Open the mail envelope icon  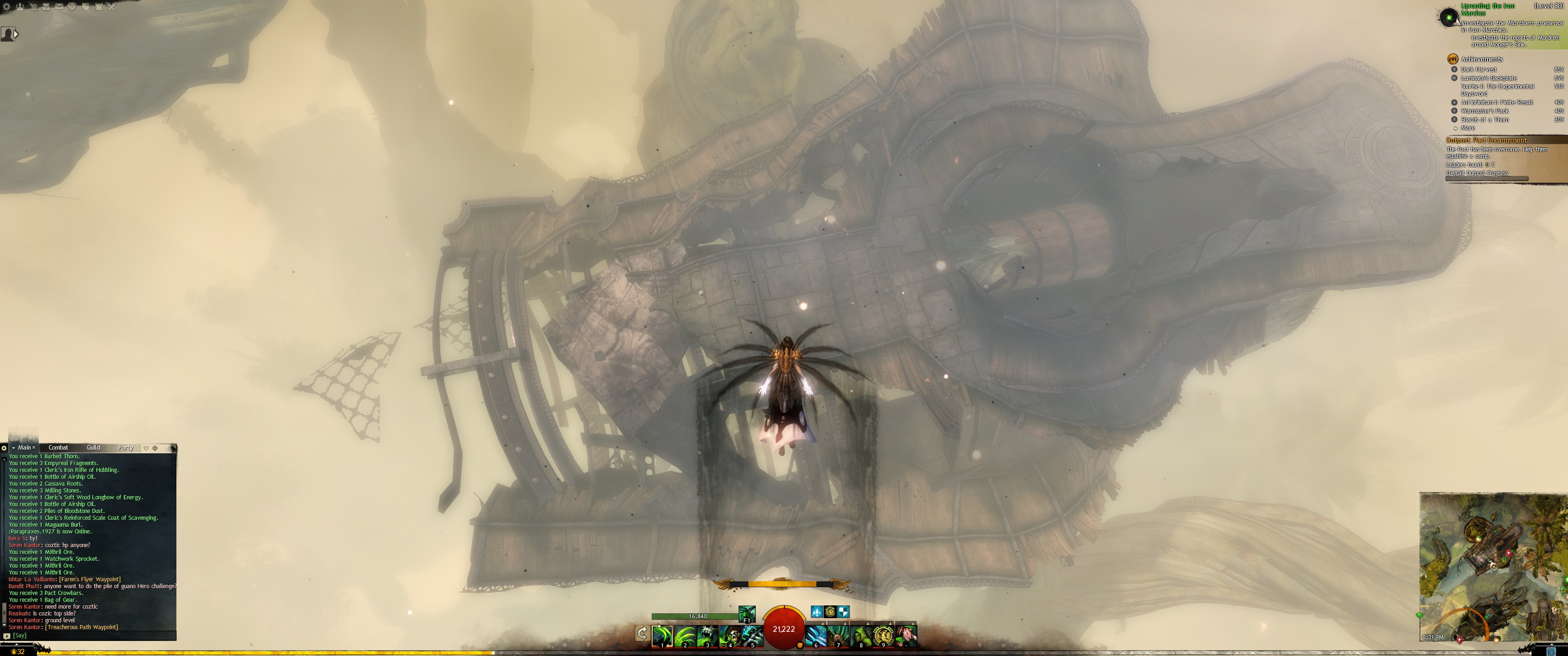59,7
